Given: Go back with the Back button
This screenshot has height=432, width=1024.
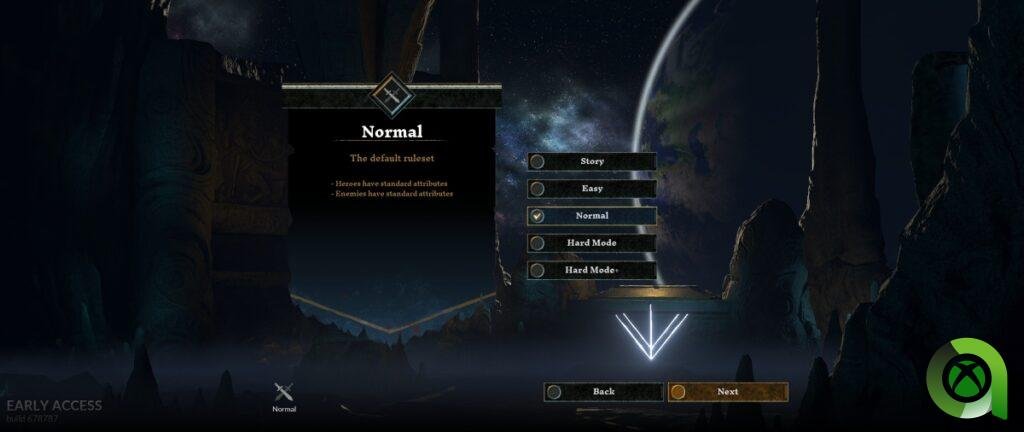Looking at the screenshot, I should point(603,392).
